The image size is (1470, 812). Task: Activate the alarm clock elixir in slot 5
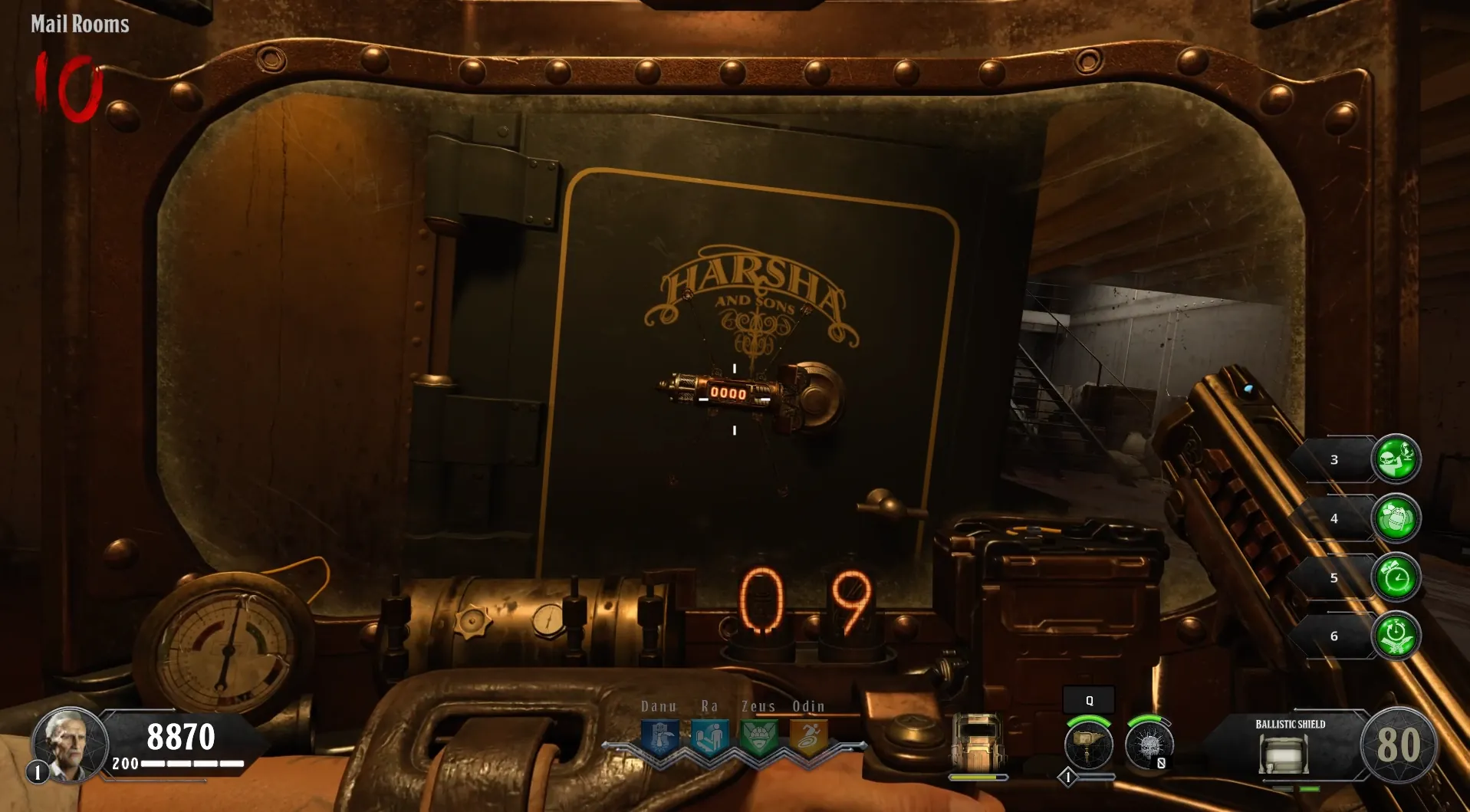click(1396, 577)
